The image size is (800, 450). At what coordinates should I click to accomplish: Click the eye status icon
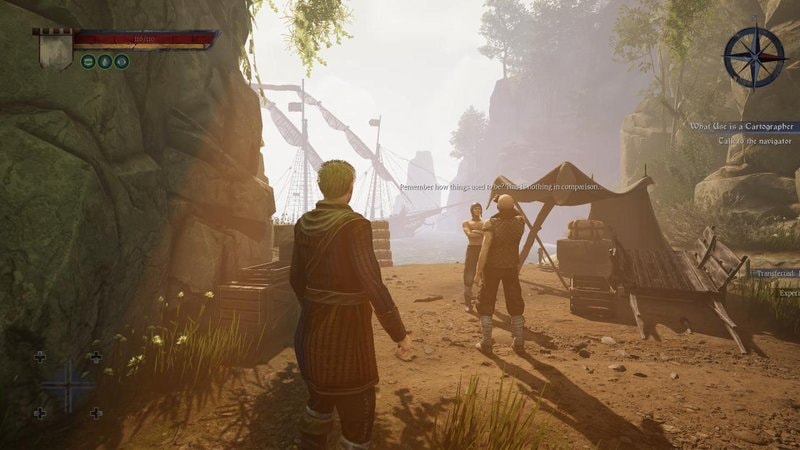pos(121,61)
